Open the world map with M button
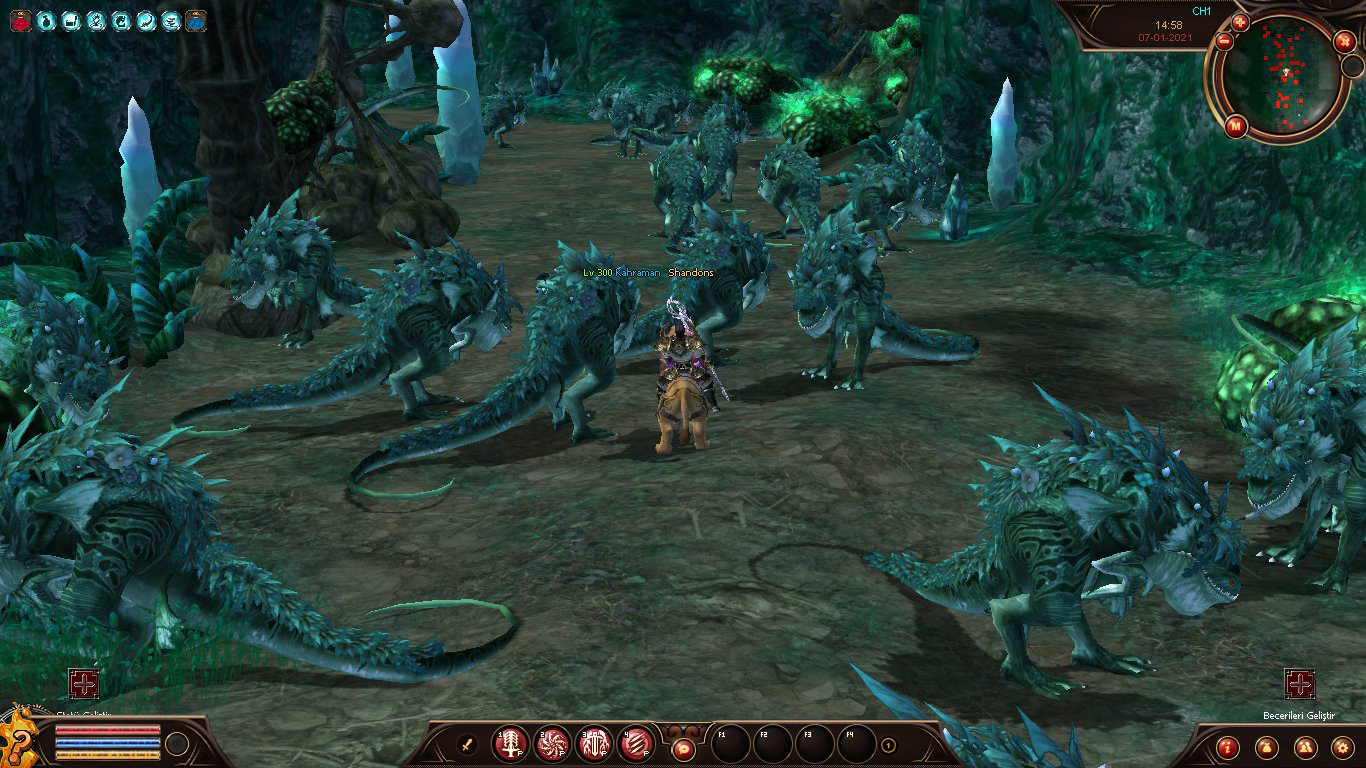This screenshot has width=1366, height=768. (1235, 126)
